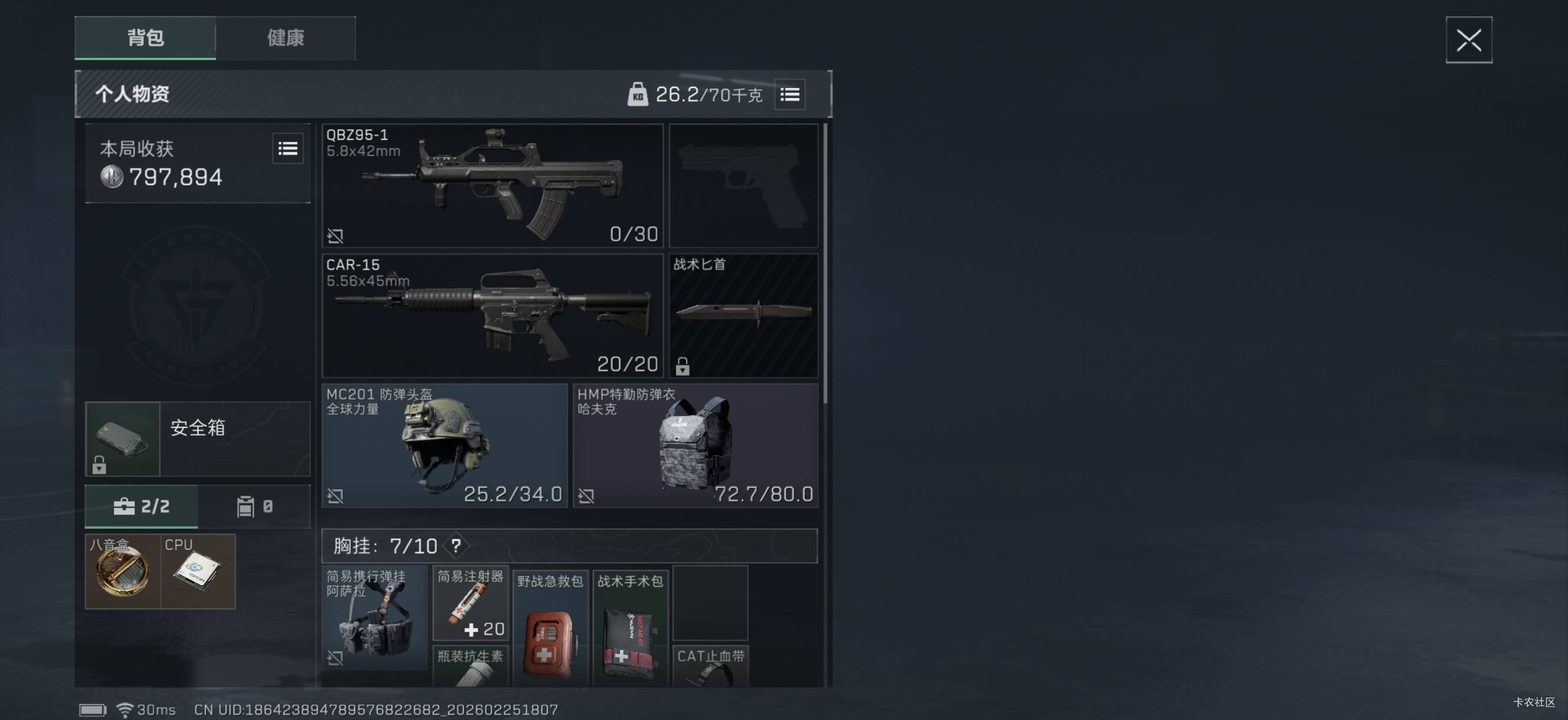
Task: Pick the 简易注射器 injector item
Action: [470, 603]
